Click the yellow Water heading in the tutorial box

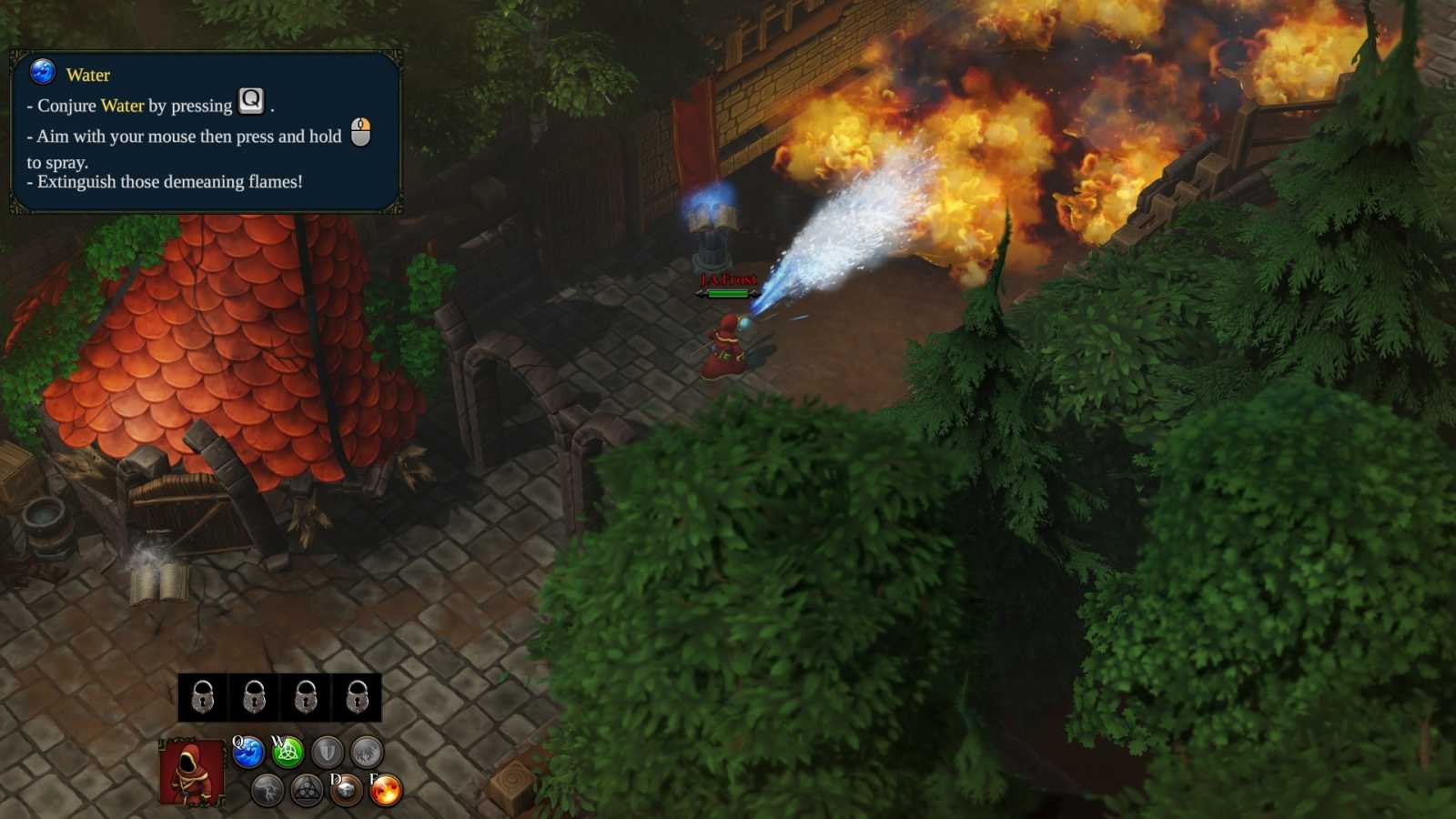coord(87,75)
